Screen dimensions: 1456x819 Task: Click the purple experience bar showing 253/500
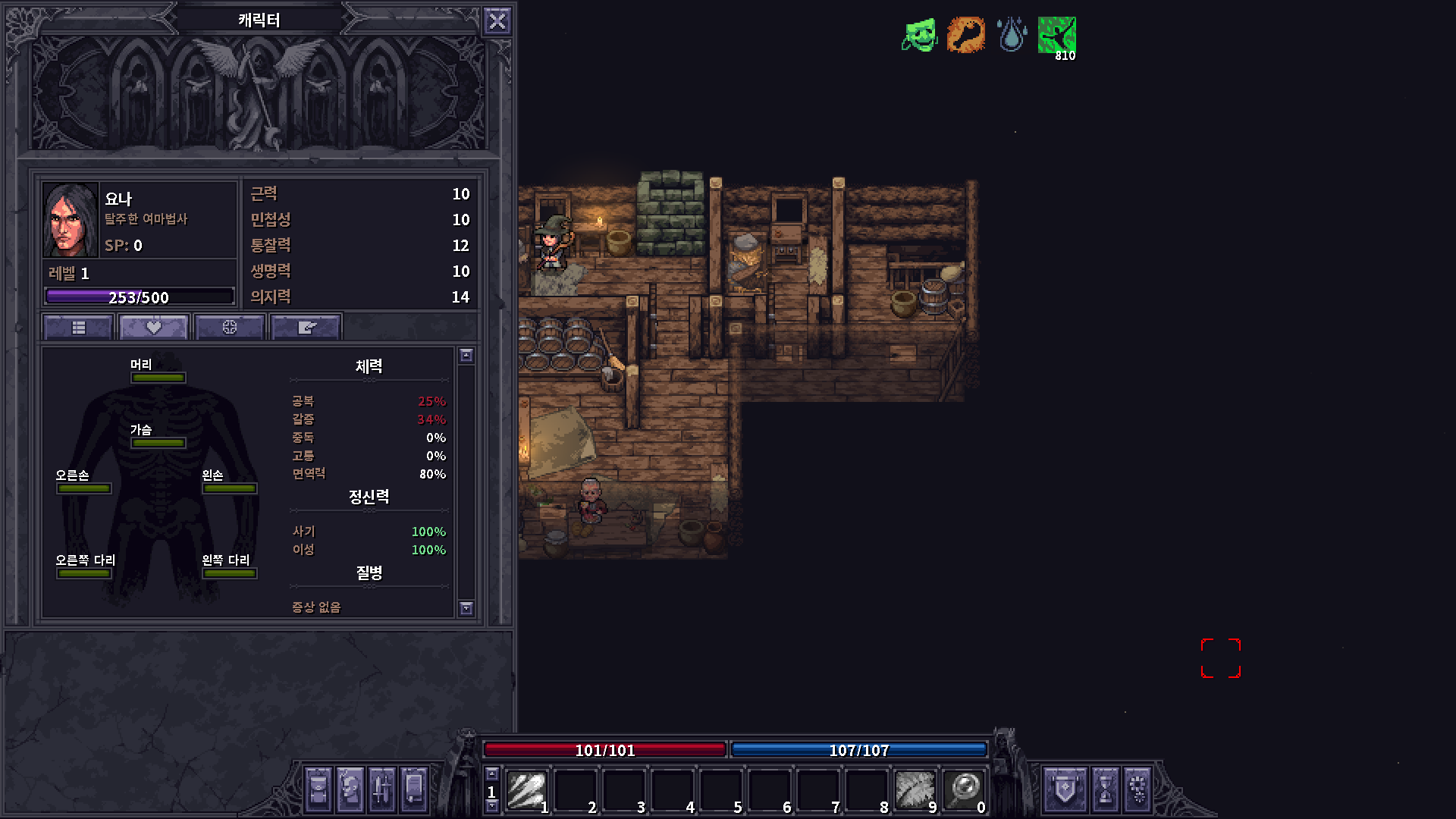pyautogui.click(x=140, y=297)
